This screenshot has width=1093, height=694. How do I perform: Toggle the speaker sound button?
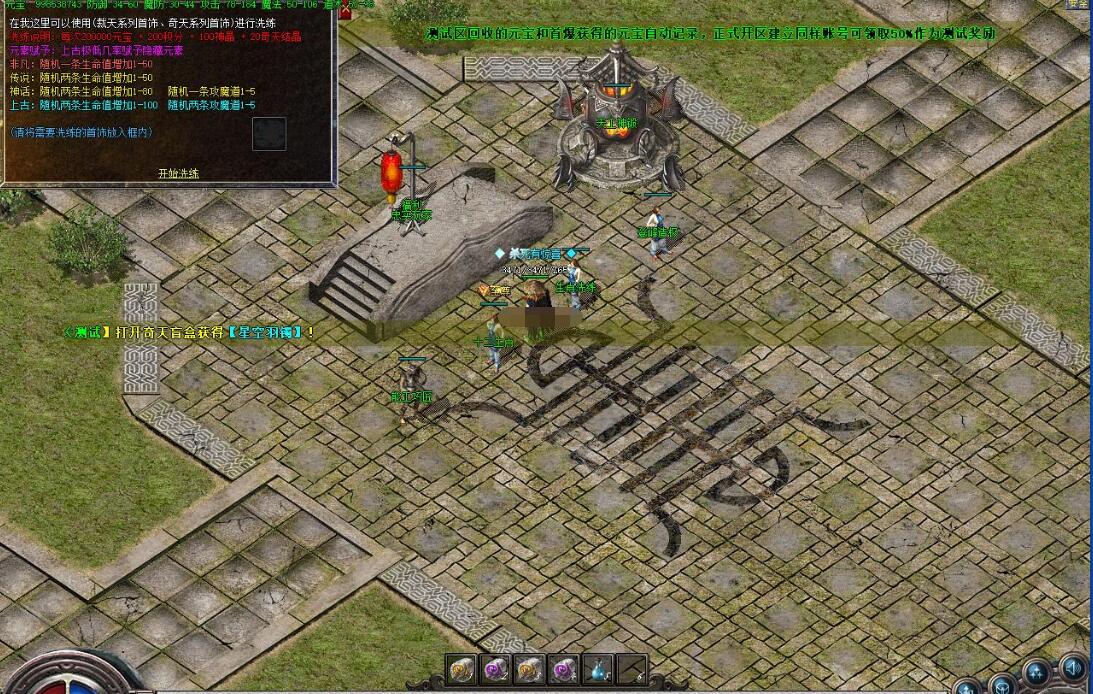coord(1072,667)
